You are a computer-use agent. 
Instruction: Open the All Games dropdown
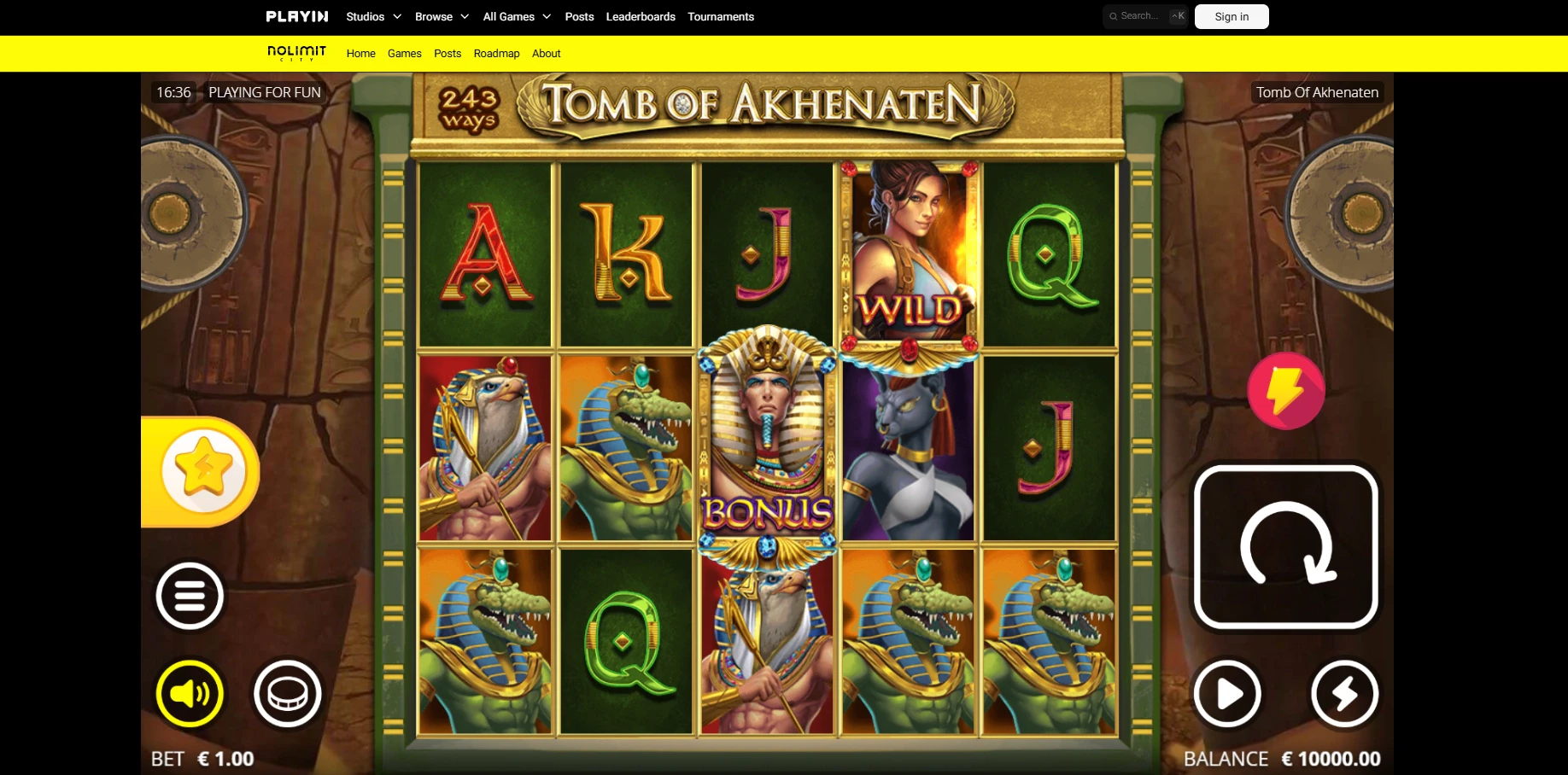point(517,16)
